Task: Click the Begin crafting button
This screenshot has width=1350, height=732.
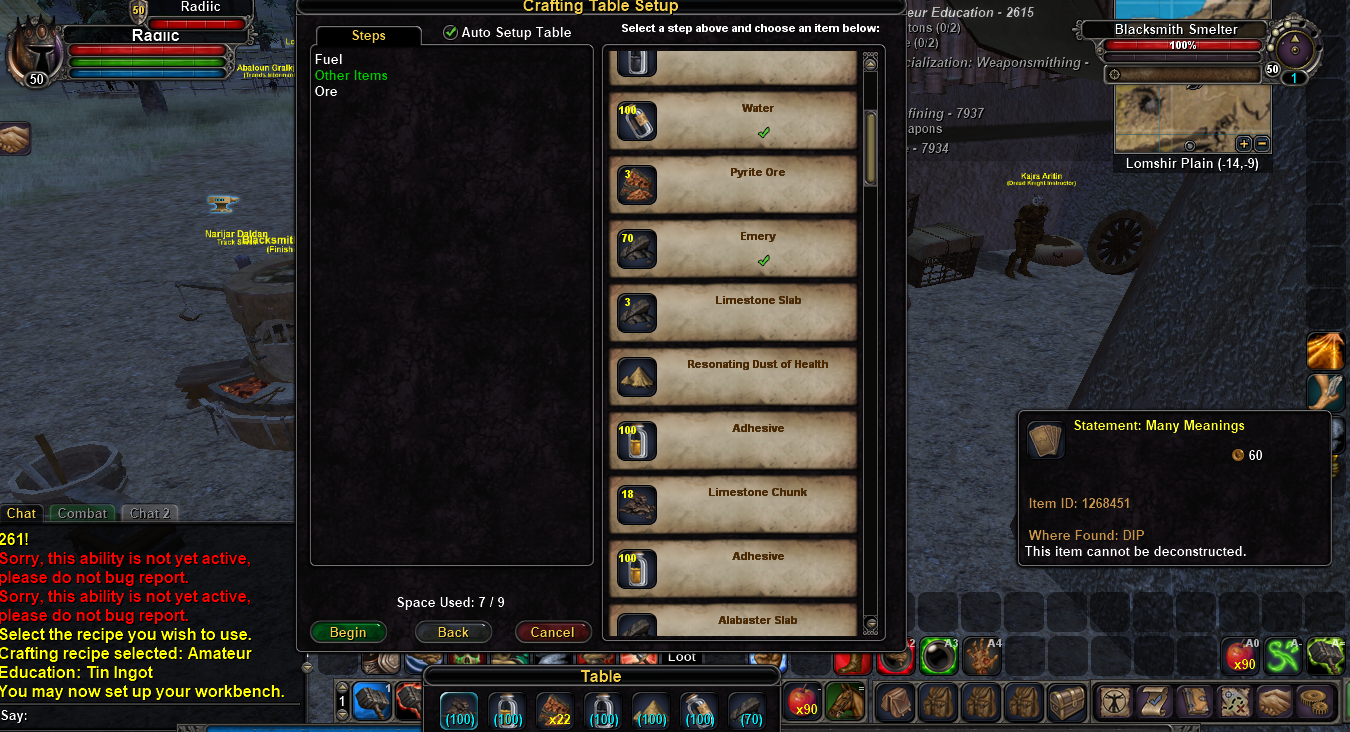Action: pos(348,632)
